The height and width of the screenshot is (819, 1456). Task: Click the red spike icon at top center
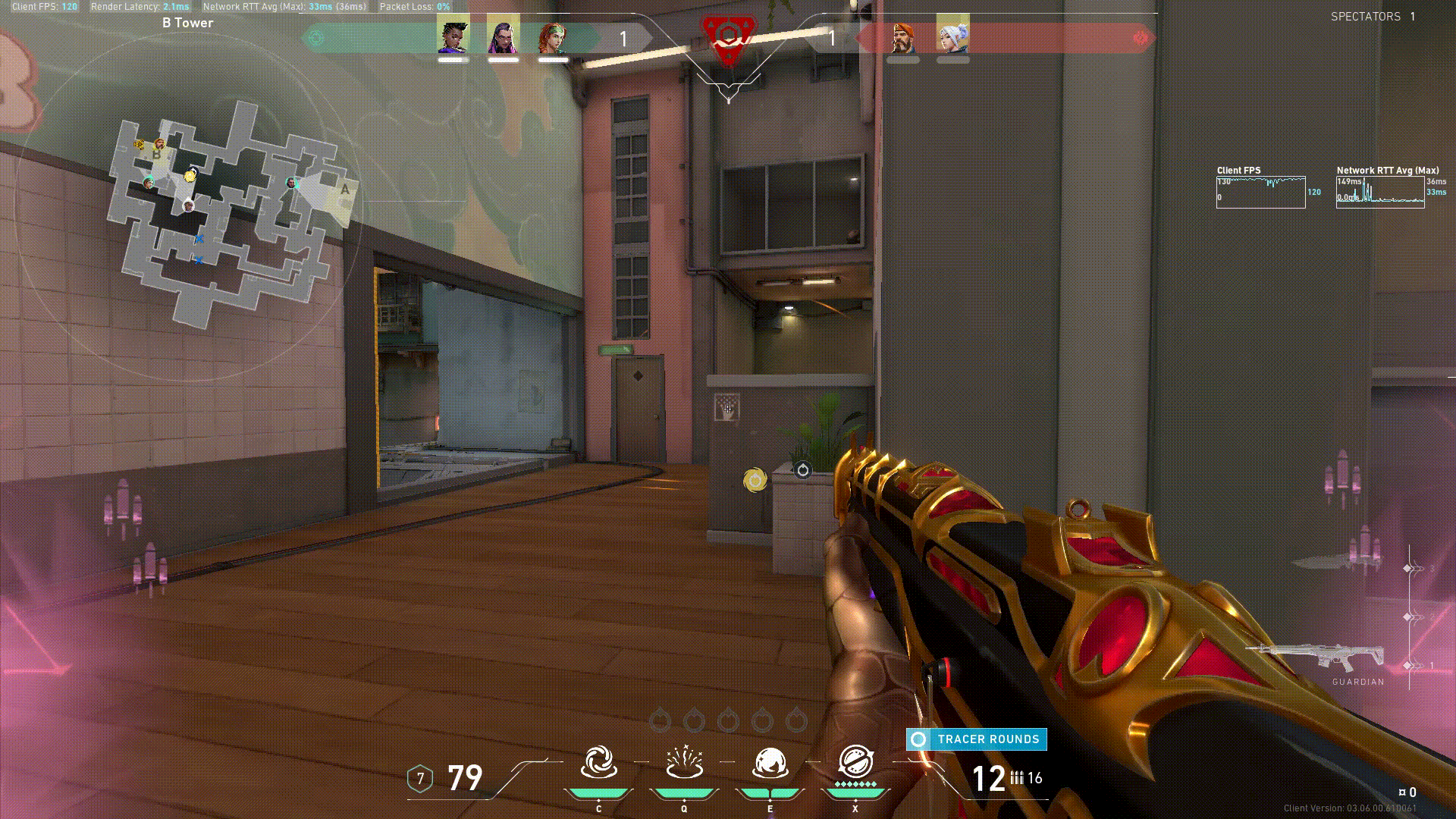(x=728, y=38)
